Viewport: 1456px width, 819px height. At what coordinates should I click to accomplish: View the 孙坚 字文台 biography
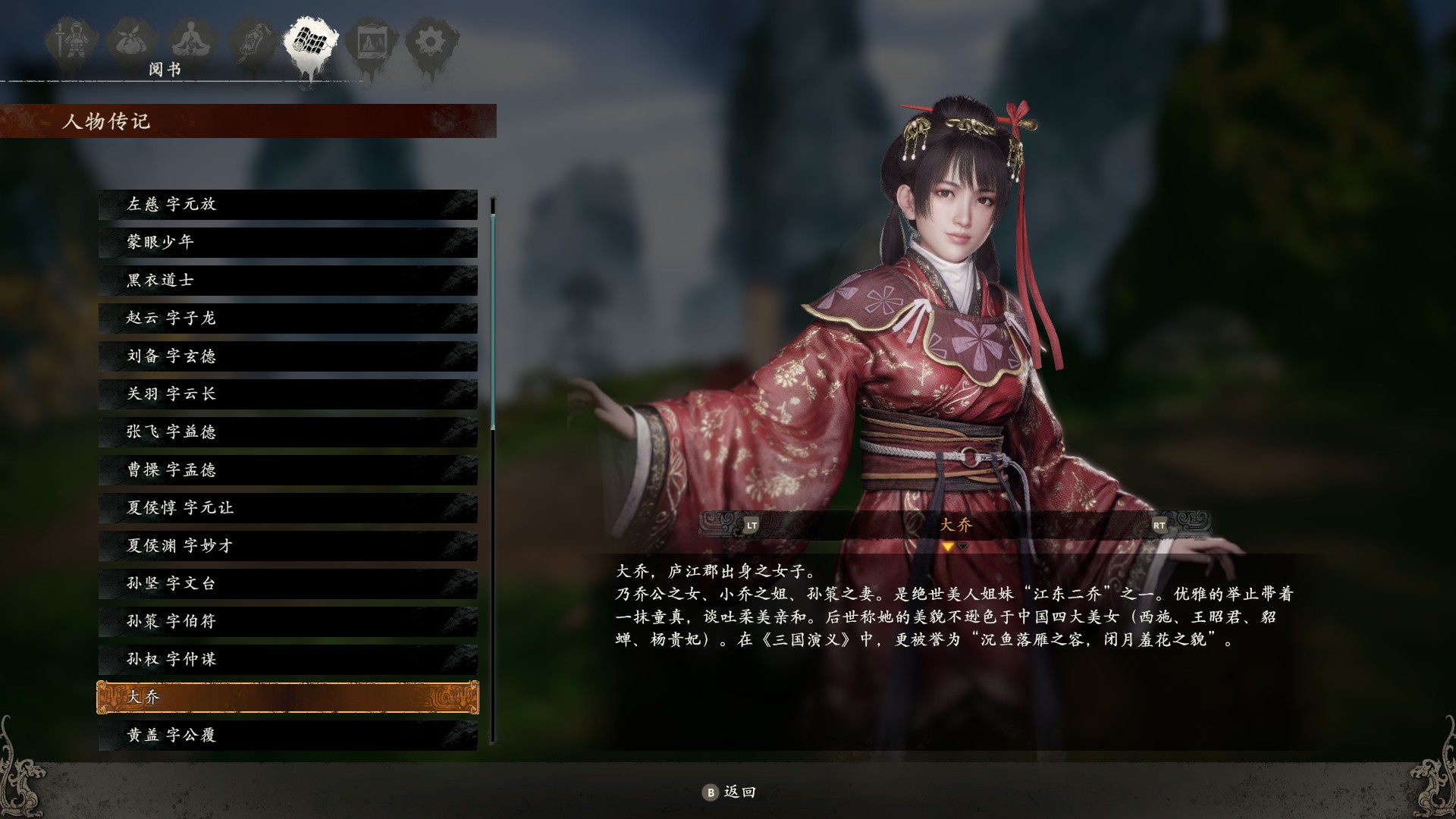click(x=288, y=583)
